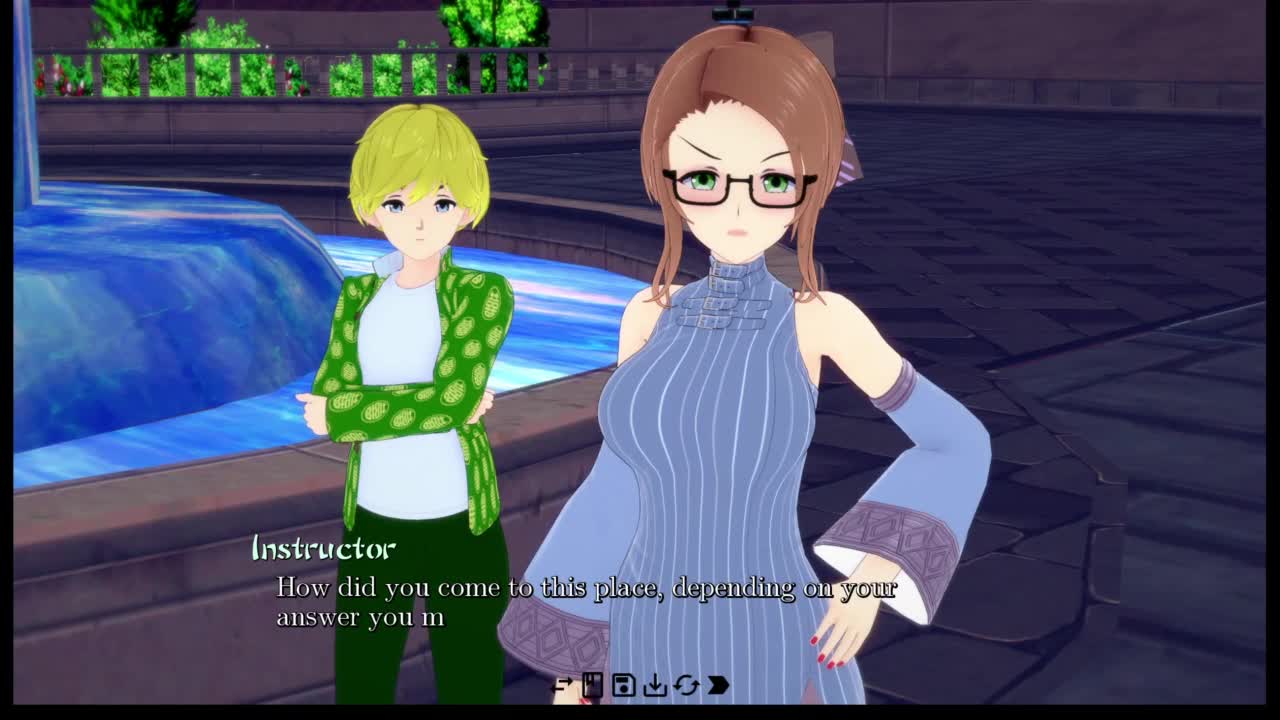
Task: Load game with the download arrow icon
Action: coord(655,685)
